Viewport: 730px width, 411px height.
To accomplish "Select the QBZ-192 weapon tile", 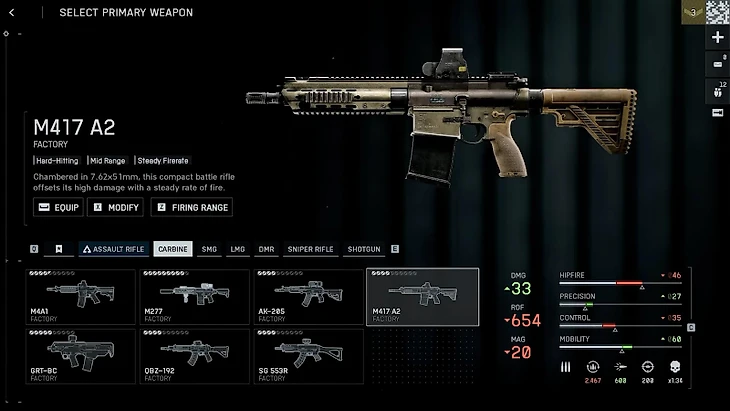I will pos(194,356).
